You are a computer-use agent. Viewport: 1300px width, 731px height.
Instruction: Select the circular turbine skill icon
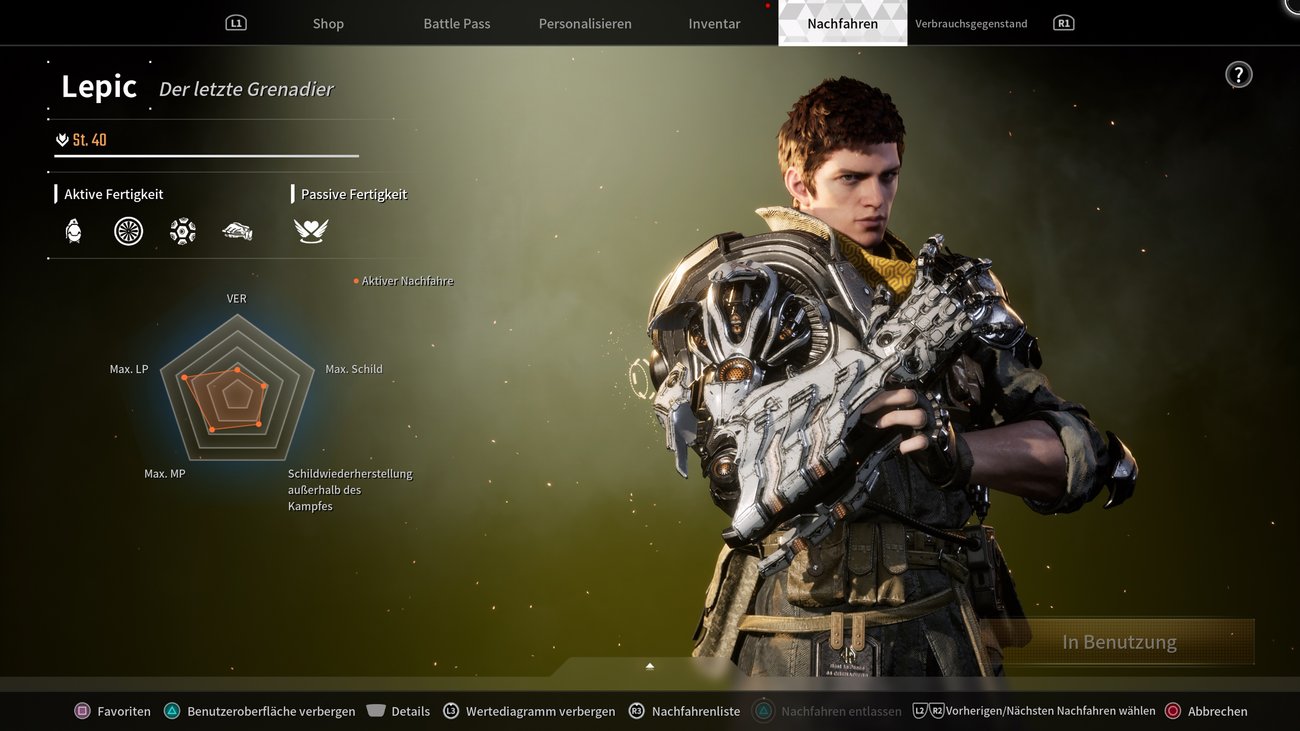[128, 230]
